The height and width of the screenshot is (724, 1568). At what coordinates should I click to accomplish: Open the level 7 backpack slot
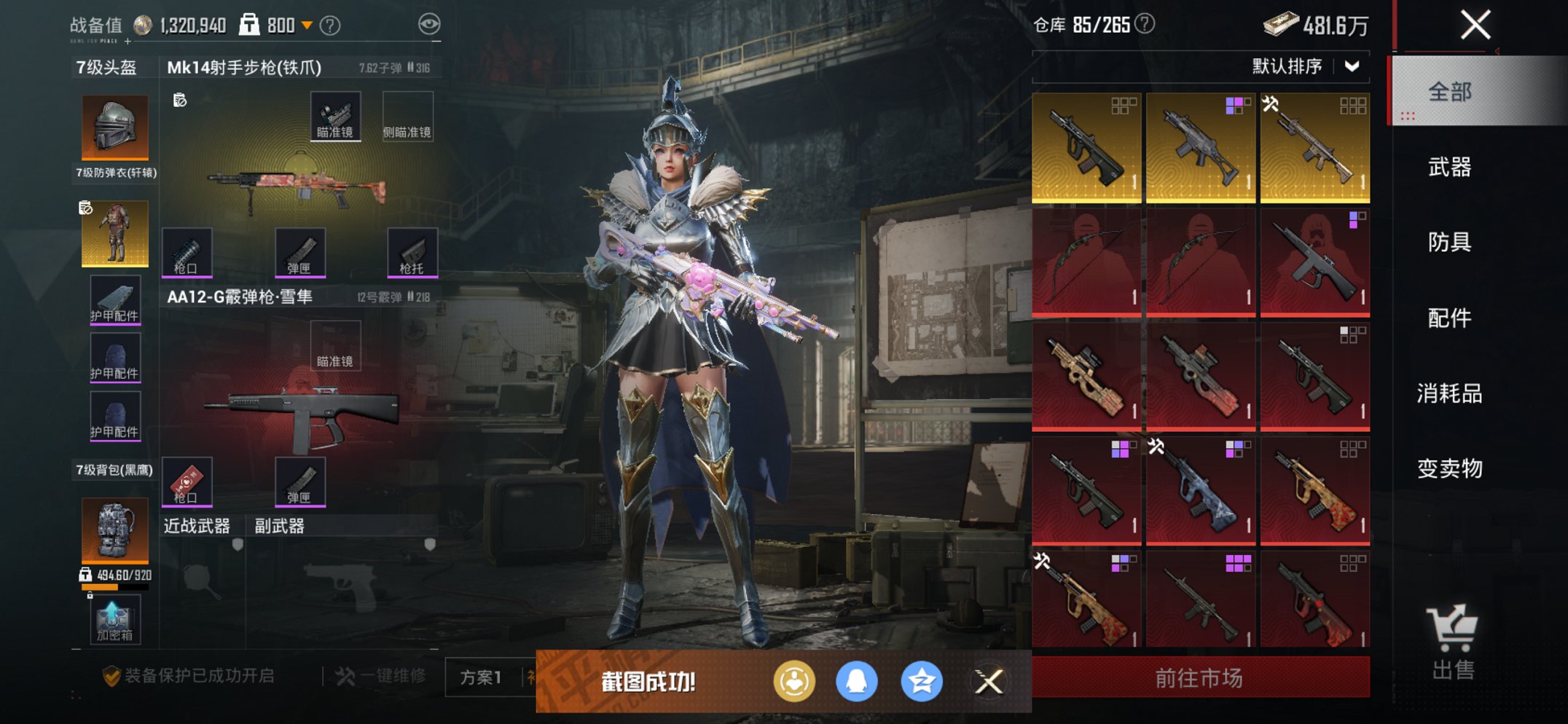click(114, 530)
